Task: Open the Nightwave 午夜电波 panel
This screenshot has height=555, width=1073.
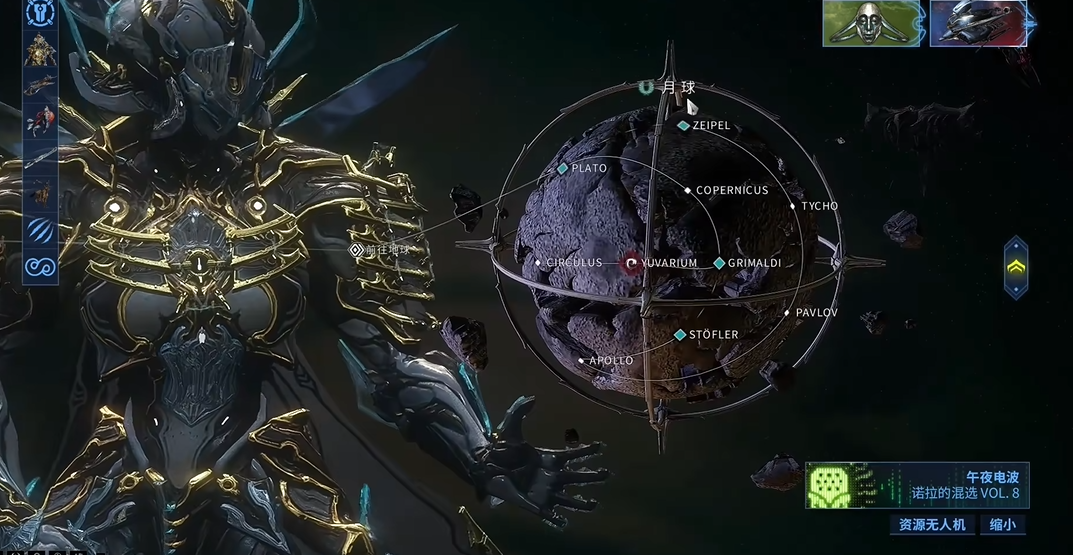Action: coord(917,486)
